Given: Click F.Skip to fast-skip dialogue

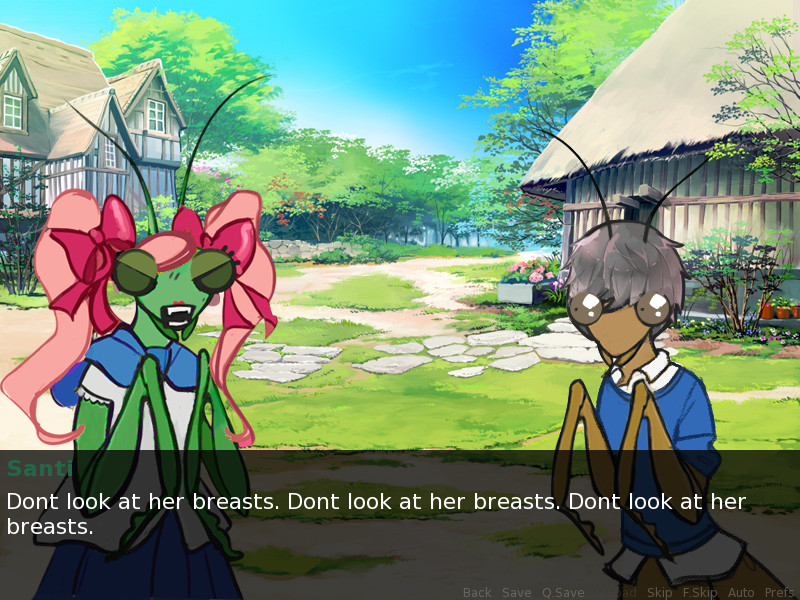Looking at the screenshot, I should coord(700,592).
